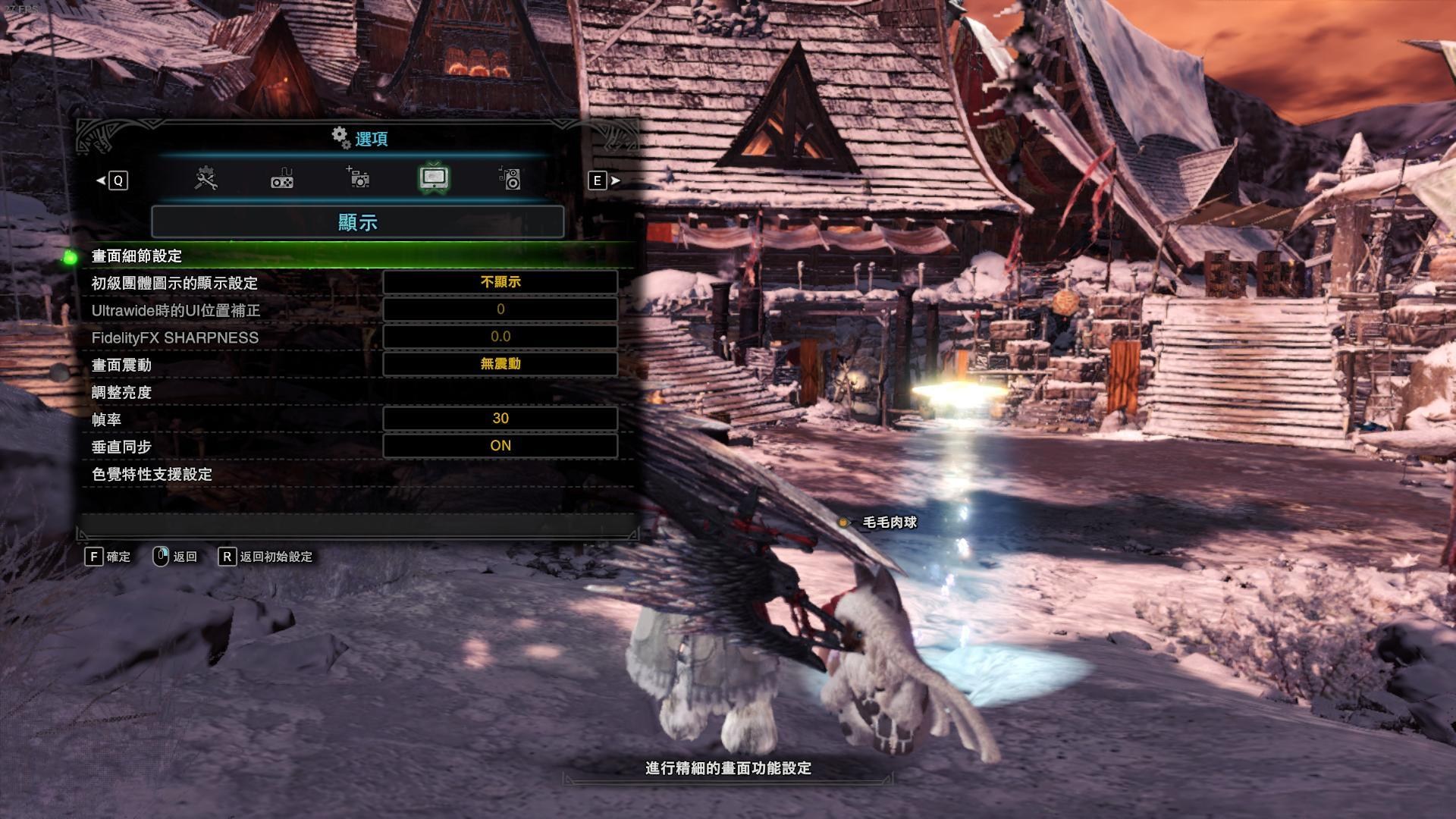
Task: Switch to the speaker audio tab
Action: click(x=510, y=179)
